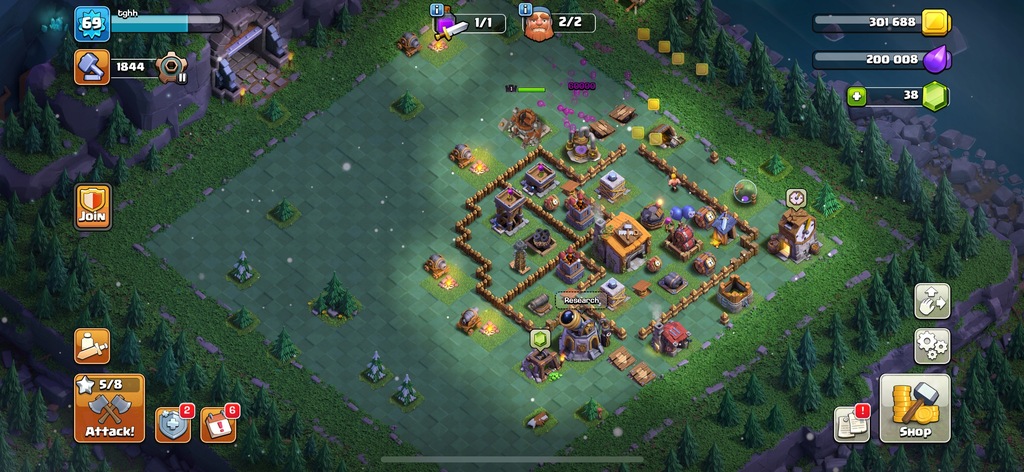Add gems with the green plus button

pos(857,96)
